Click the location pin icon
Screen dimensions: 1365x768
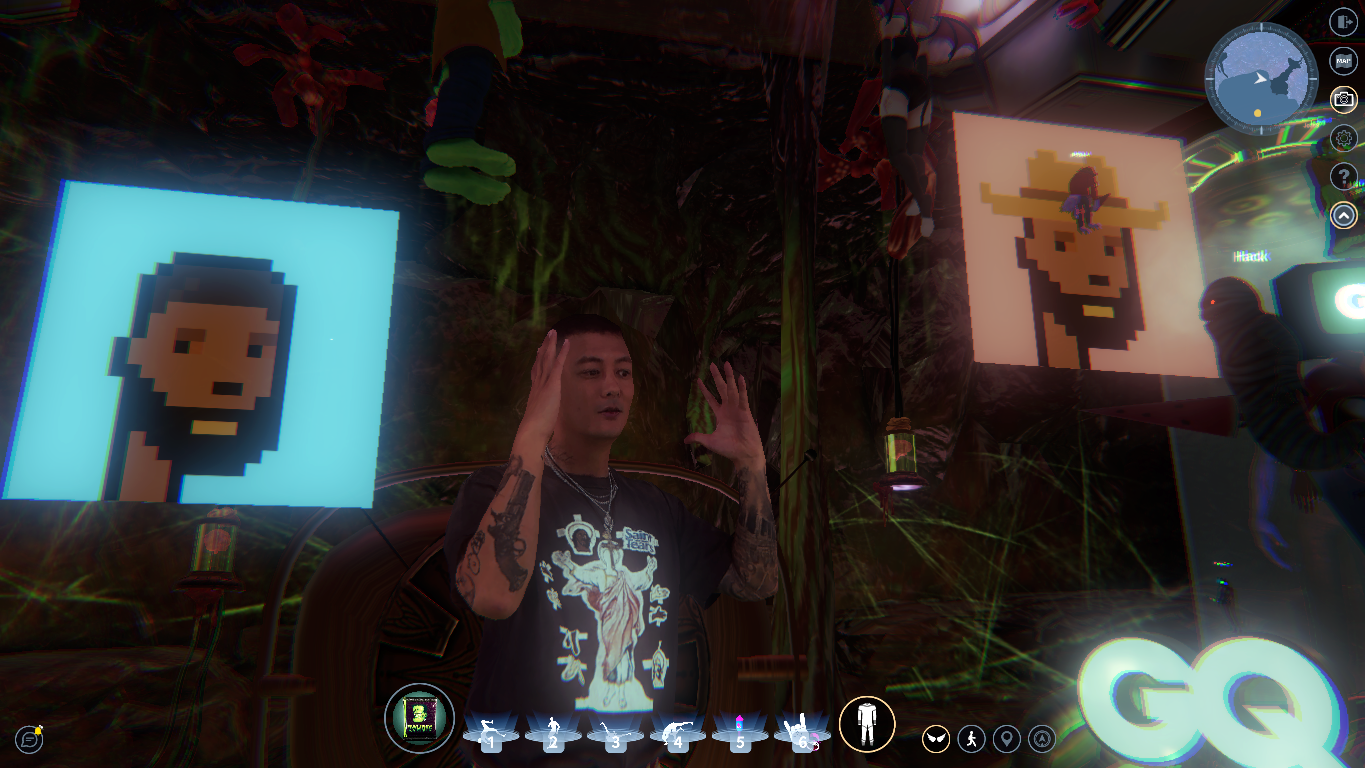pyautogui.click(x=1006, y=739)
